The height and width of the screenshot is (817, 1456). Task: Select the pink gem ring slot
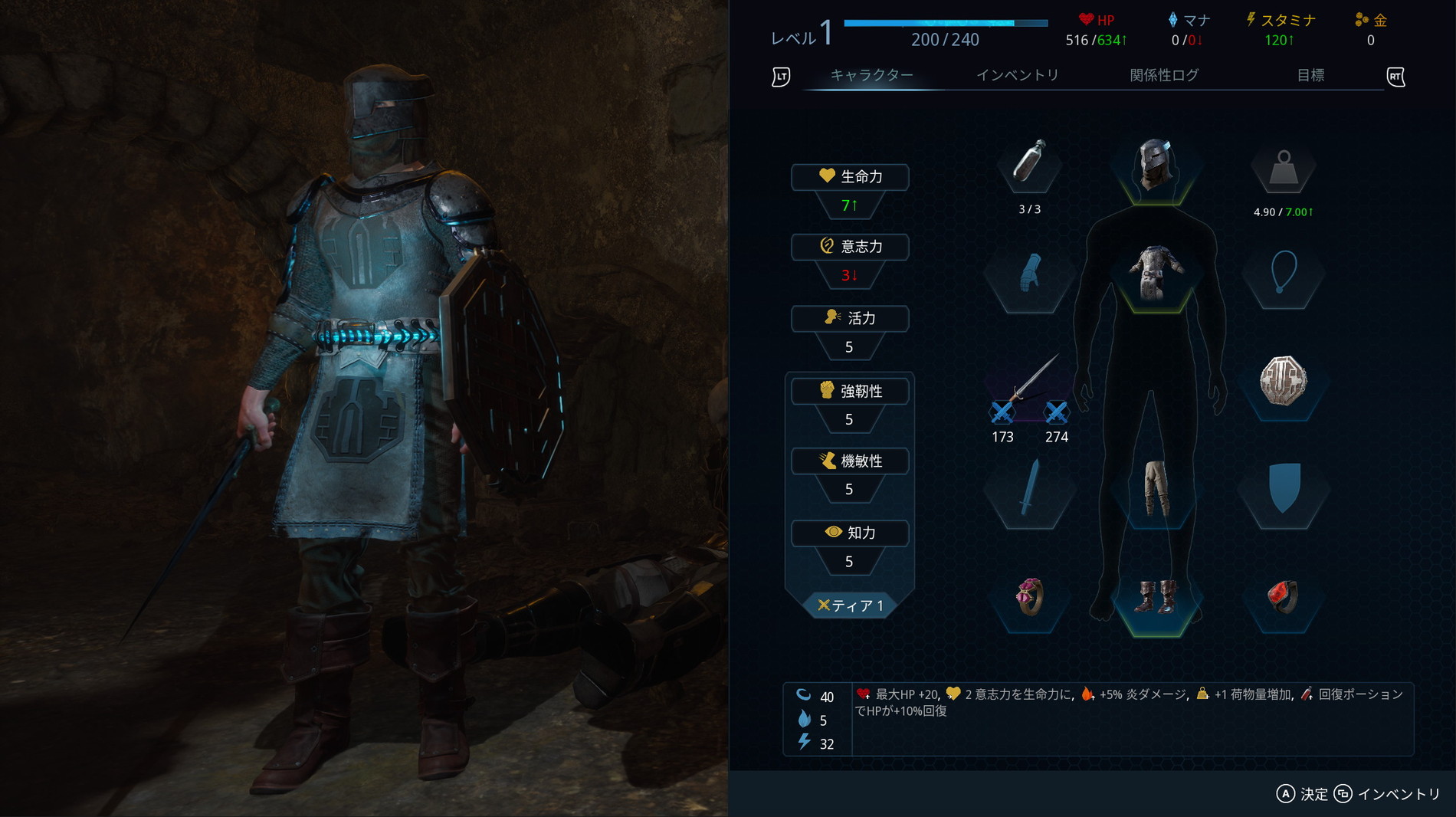1029,597
